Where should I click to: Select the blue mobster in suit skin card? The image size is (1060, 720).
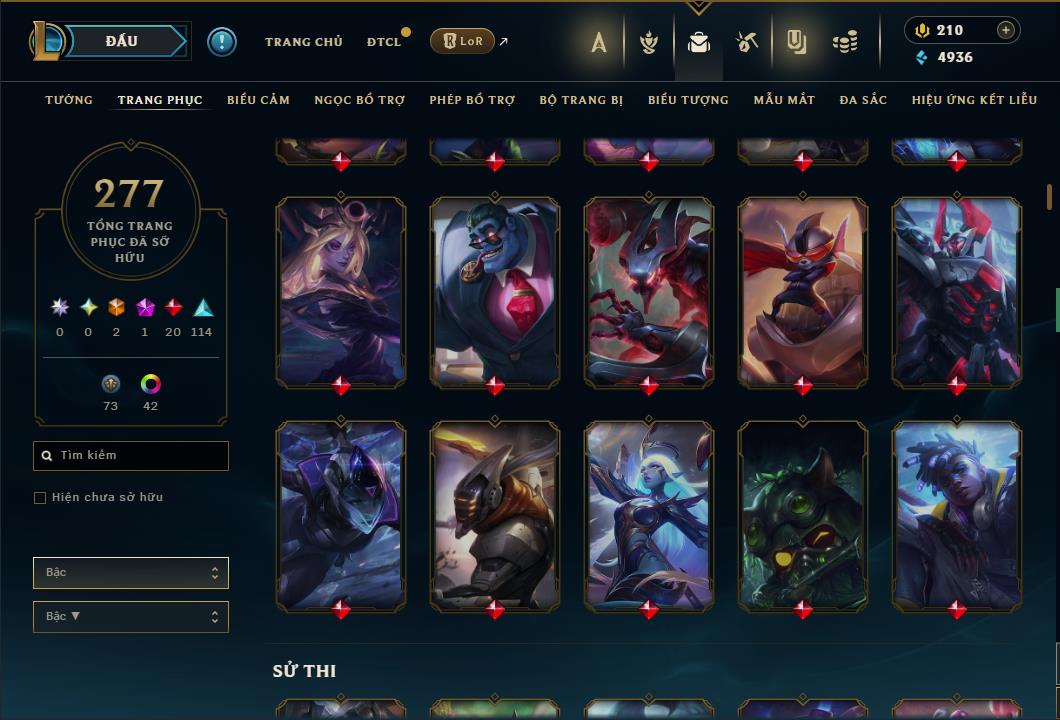click(495, 290)
